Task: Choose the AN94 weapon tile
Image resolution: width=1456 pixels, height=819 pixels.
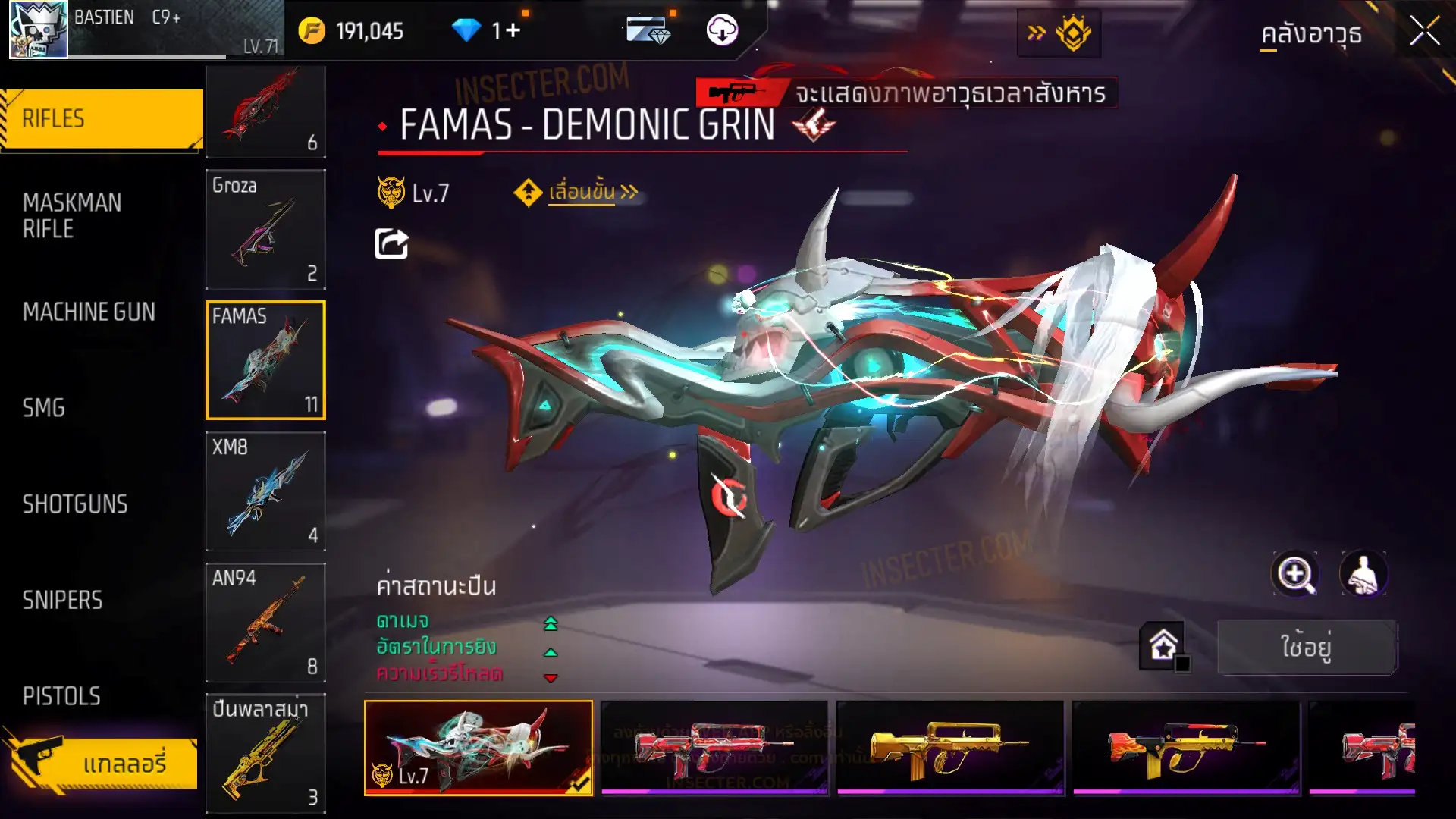Action: point(265,623)
